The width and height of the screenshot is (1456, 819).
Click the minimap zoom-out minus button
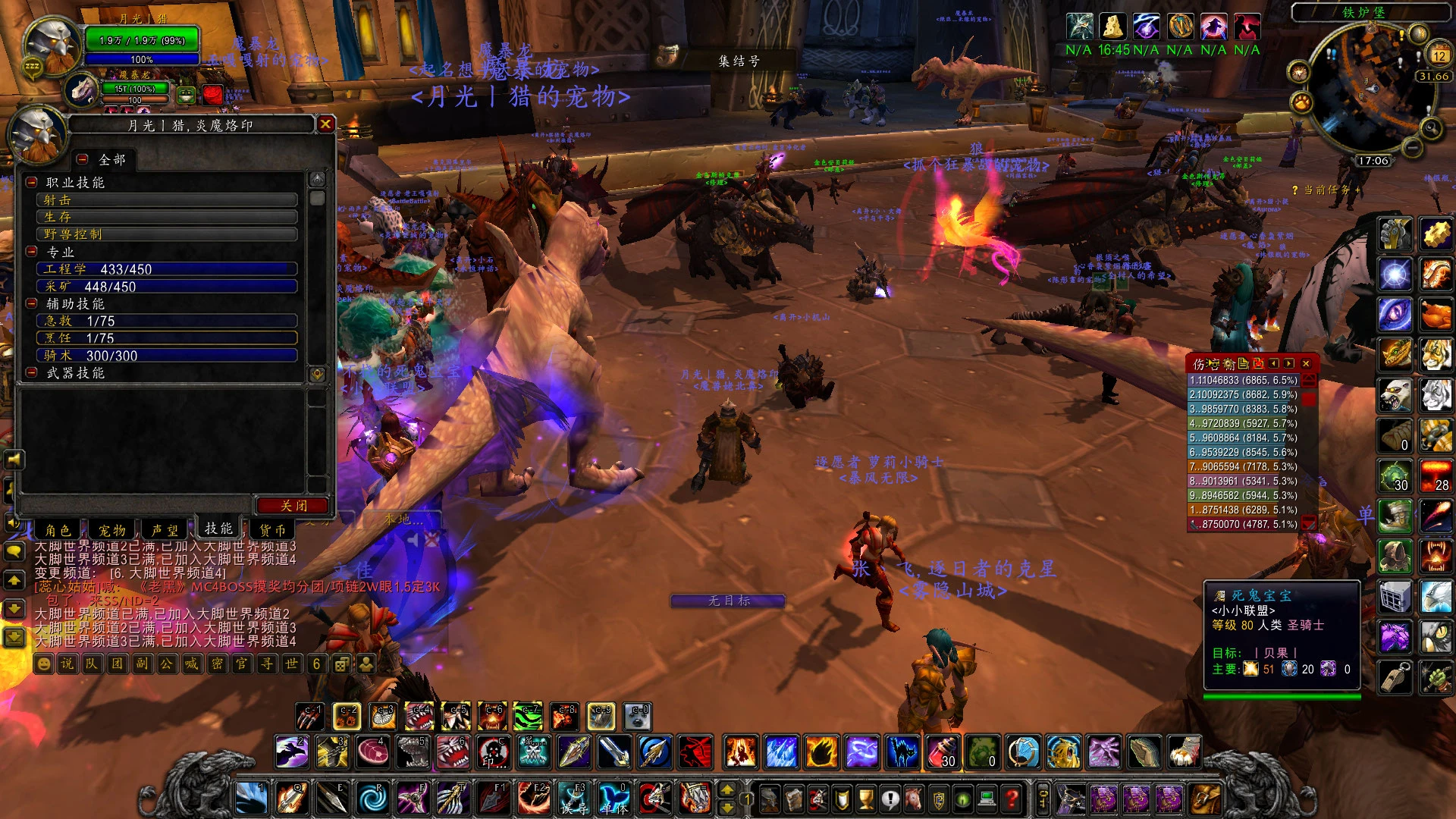pyautogui.click(x=1412, y=149)
